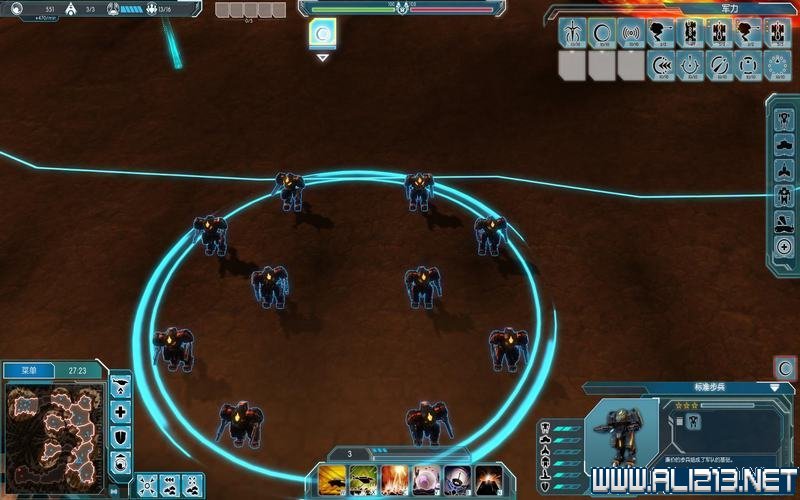Select the pink orb support power
The image size is (800, 500).
(x=426, y=481)
